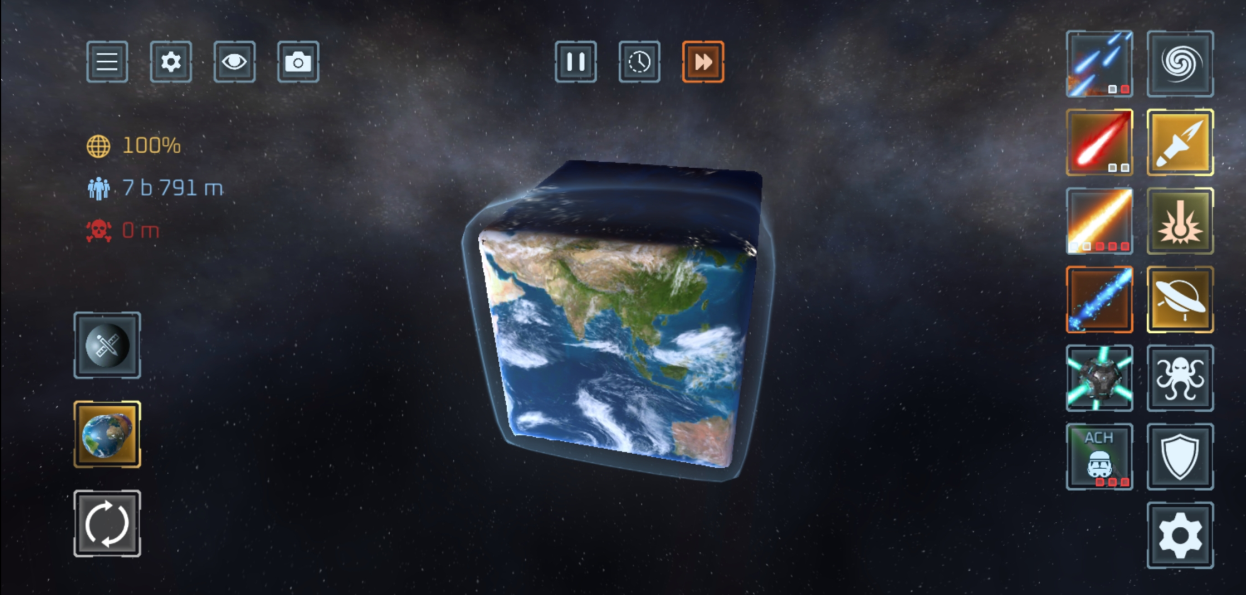Toggle the eye visibility button

[234, 62]
